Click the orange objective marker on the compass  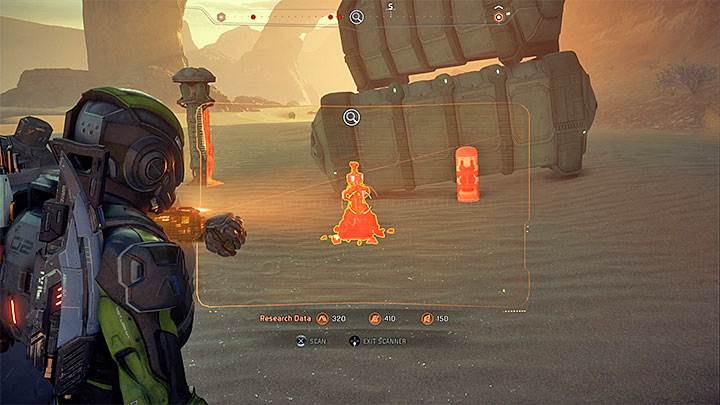pyautogui.click(x=499, y=17)
